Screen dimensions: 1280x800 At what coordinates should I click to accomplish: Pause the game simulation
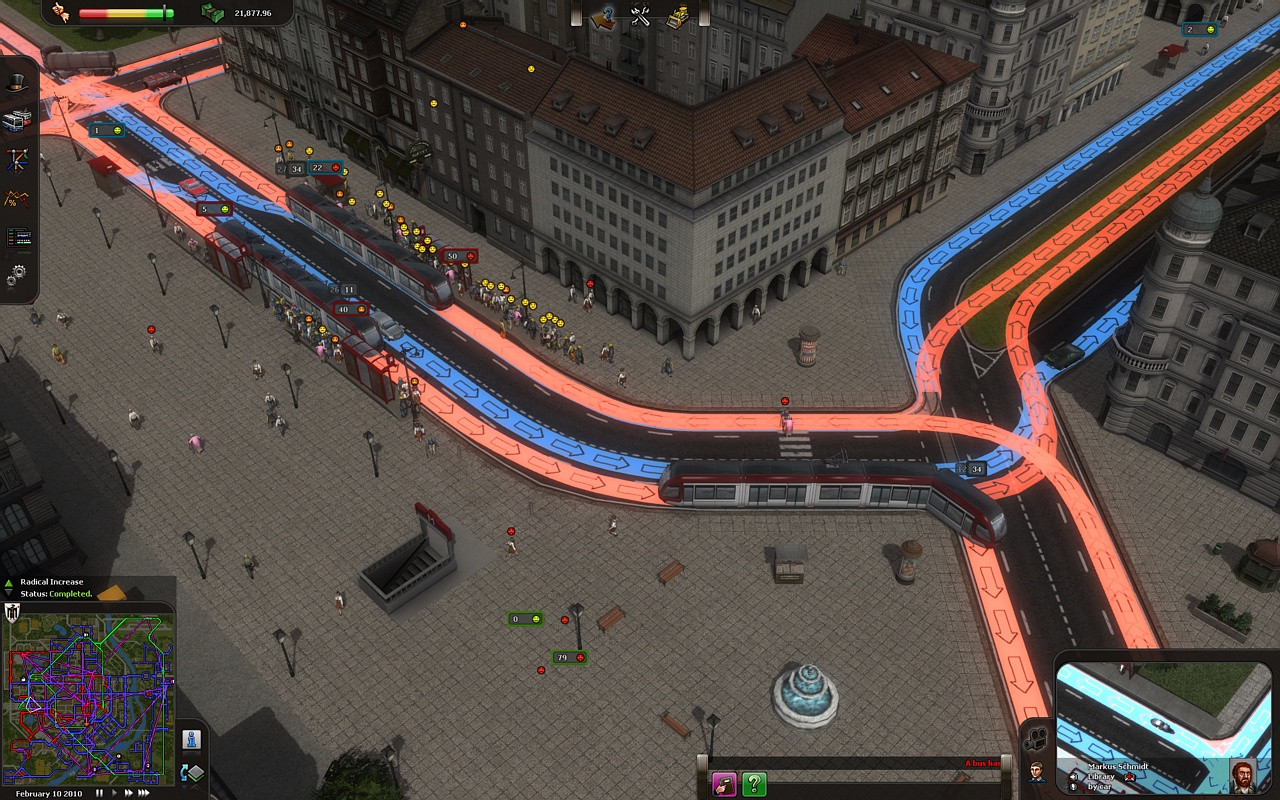(100, 793)
